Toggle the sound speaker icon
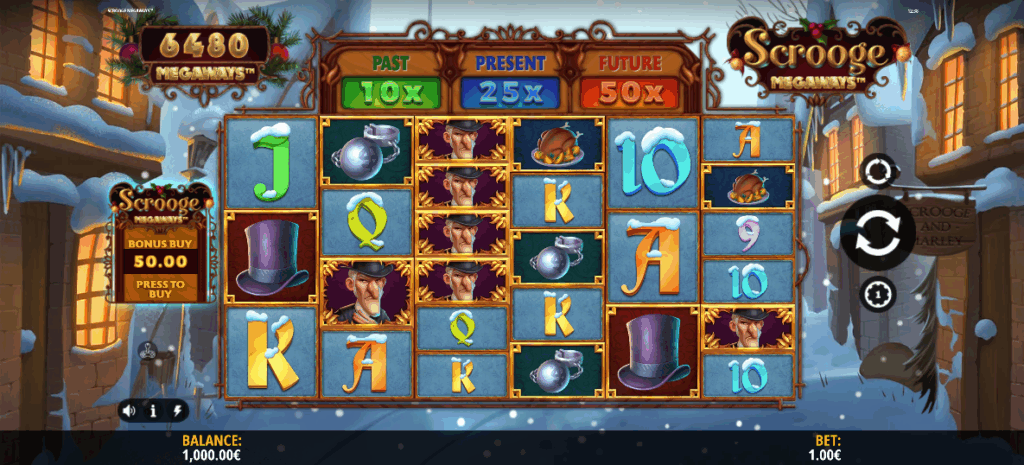The image size is (1024, 465). pos(129,410)
